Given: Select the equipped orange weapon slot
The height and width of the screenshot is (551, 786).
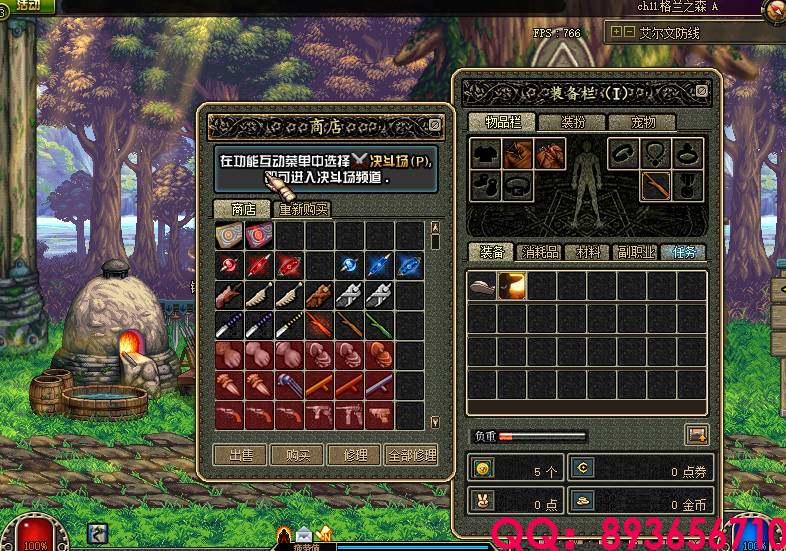Looking at the screenshot, I should tap(655, 186).
